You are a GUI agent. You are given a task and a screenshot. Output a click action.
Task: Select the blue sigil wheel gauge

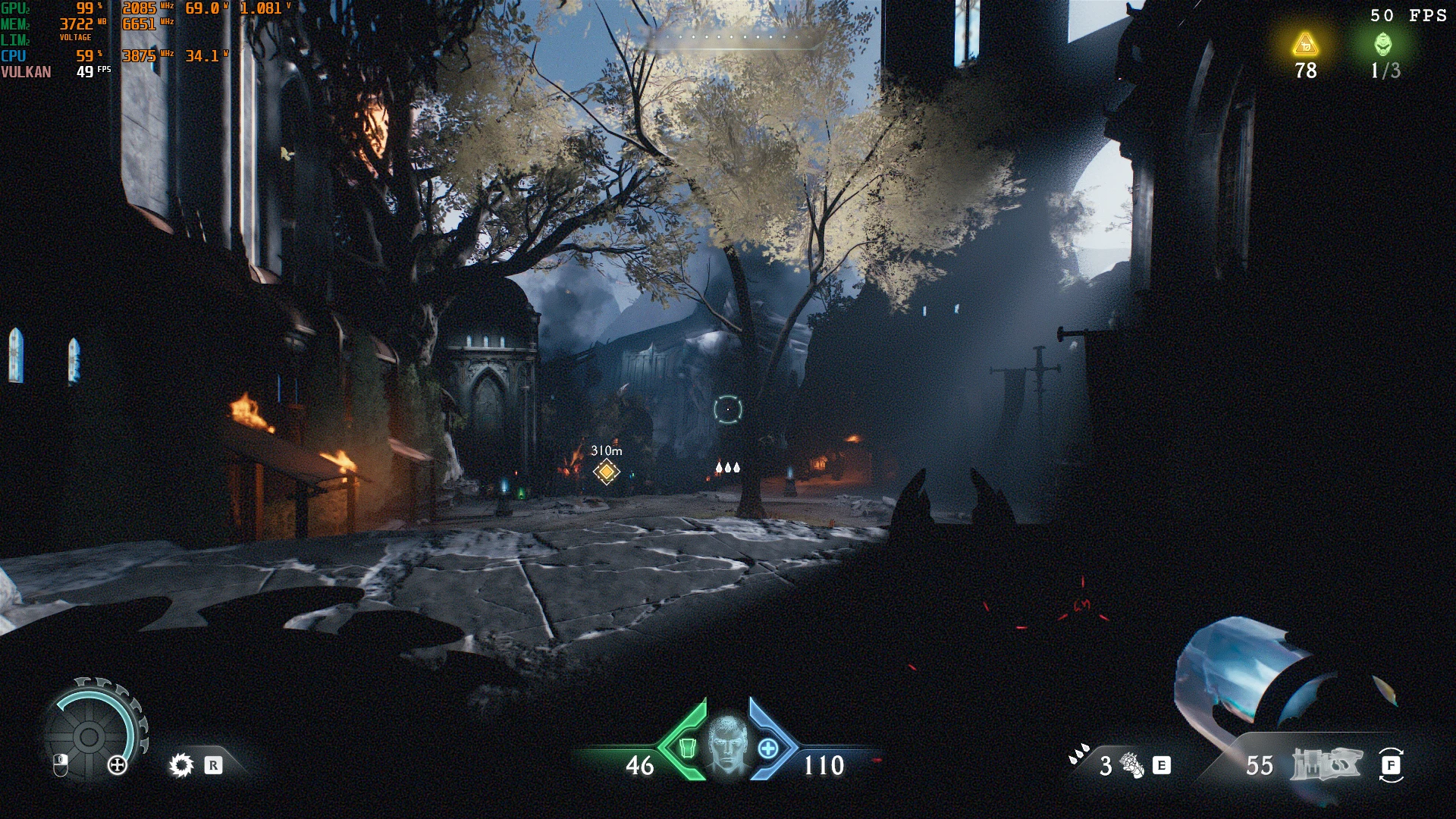click(x=89, y=735)
